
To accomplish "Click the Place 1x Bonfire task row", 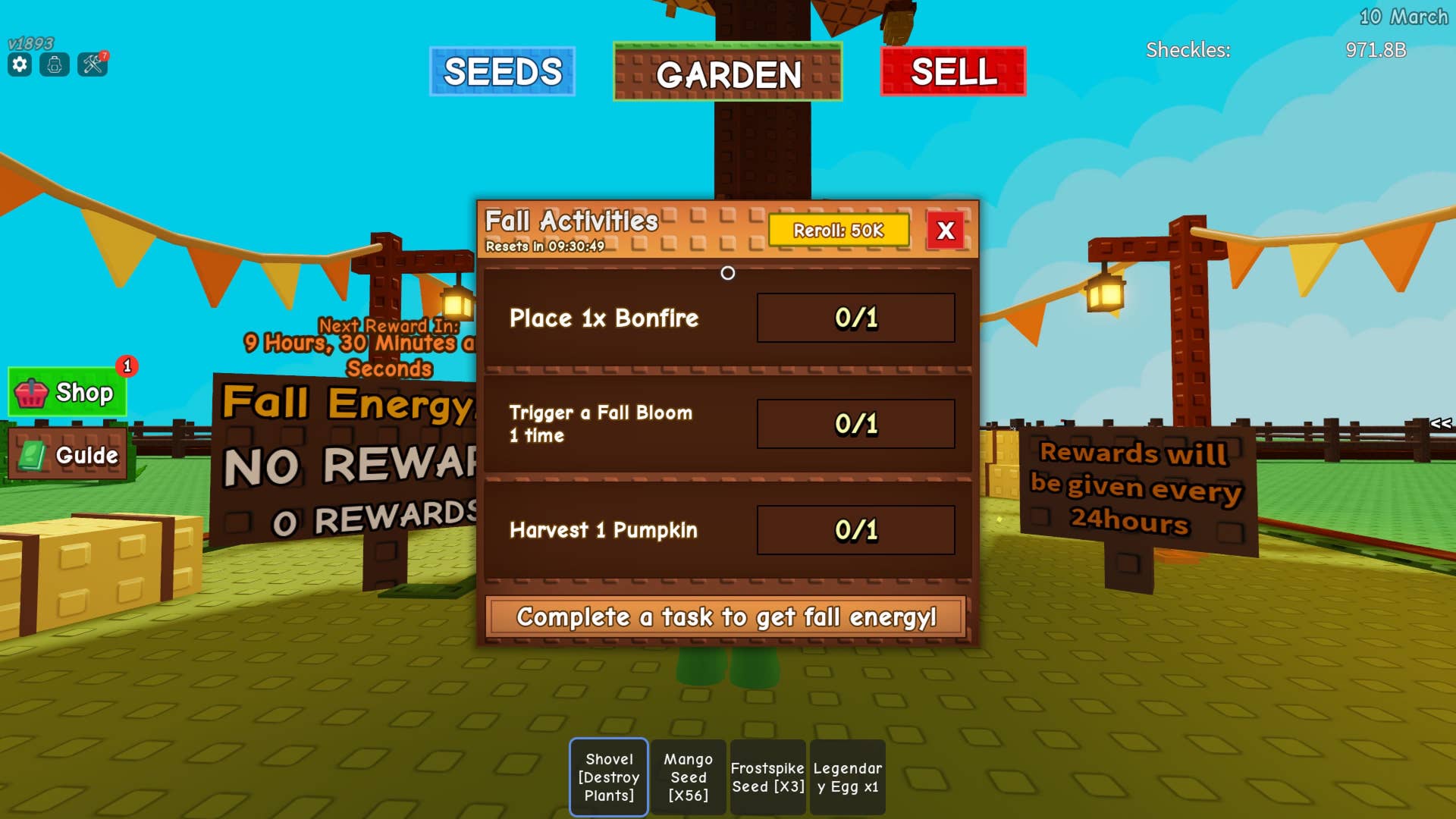I will tap(727, 318).
